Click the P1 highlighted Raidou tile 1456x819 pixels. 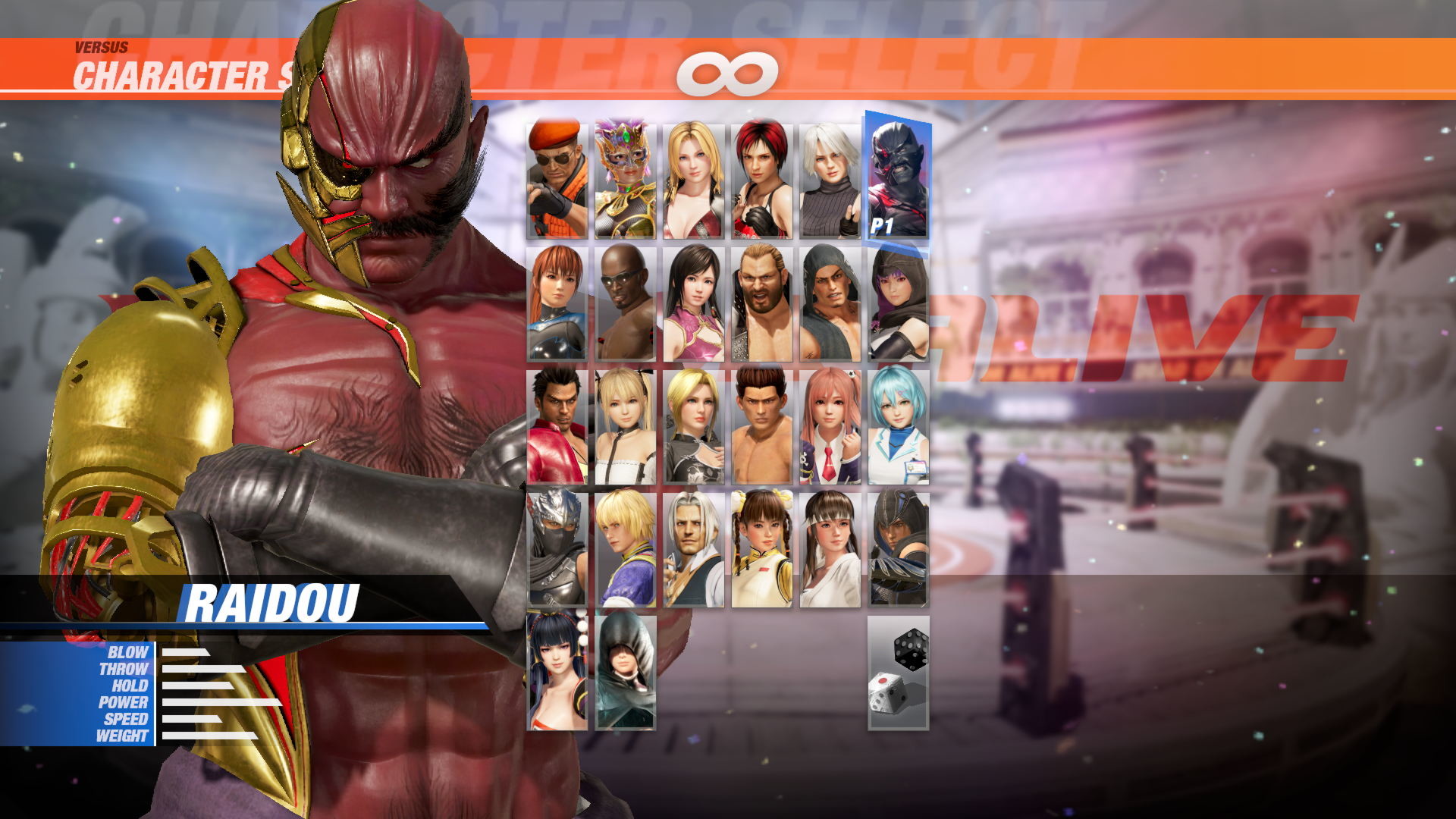899,174
